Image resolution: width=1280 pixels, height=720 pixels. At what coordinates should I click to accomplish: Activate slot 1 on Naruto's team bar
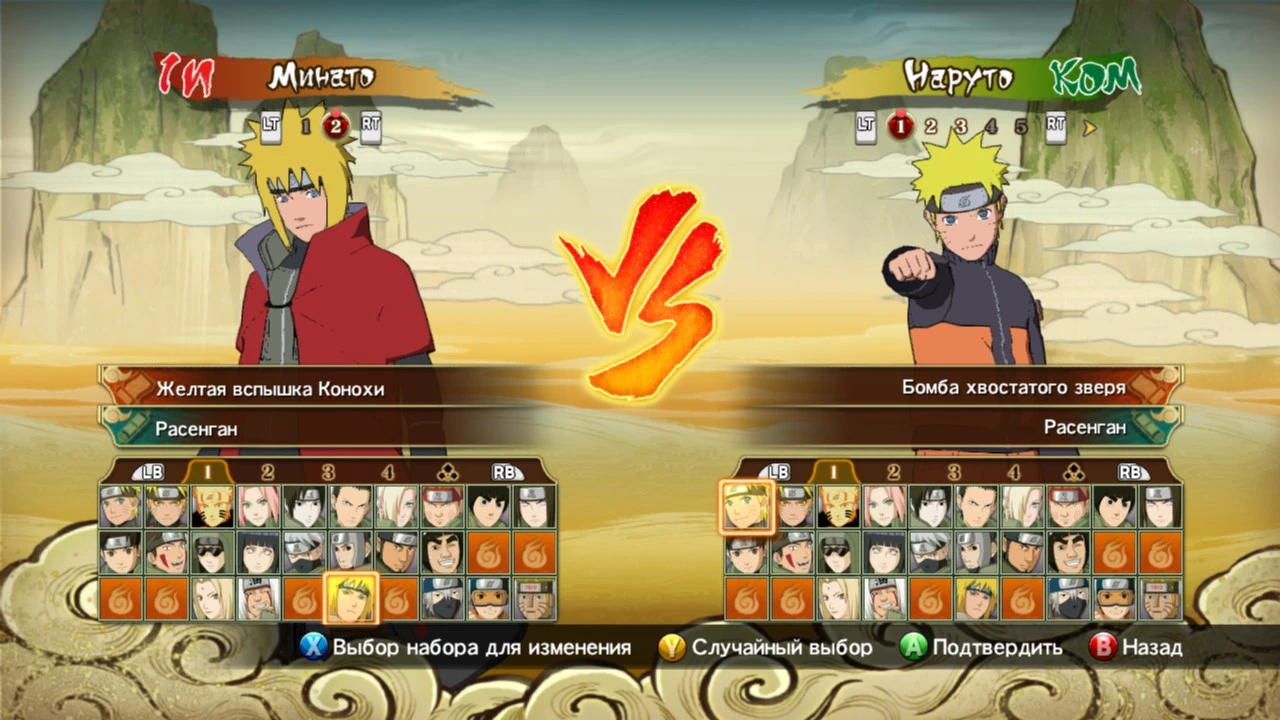point(901,127)
